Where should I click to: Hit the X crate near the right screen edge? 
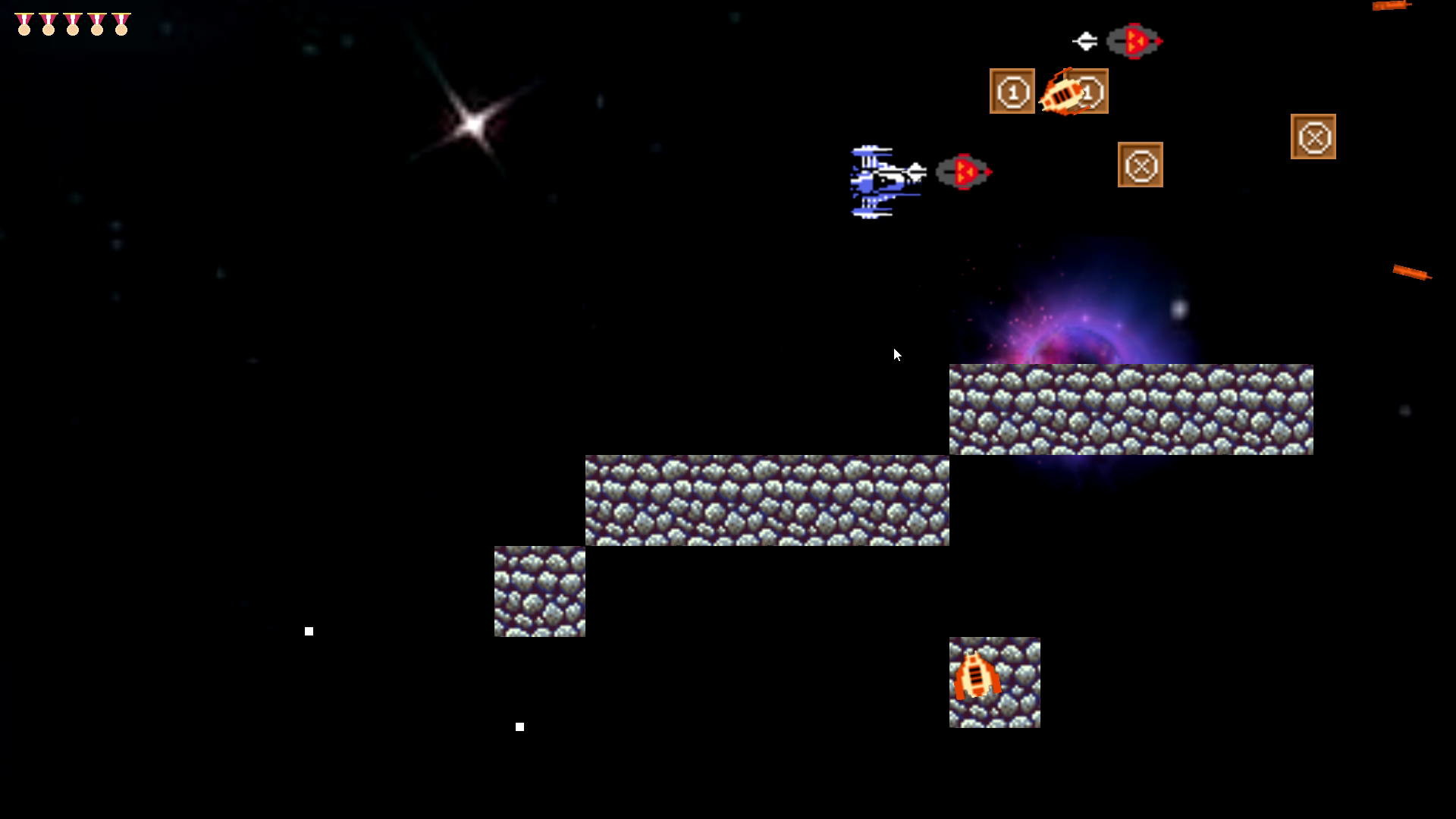(1314, 137)
